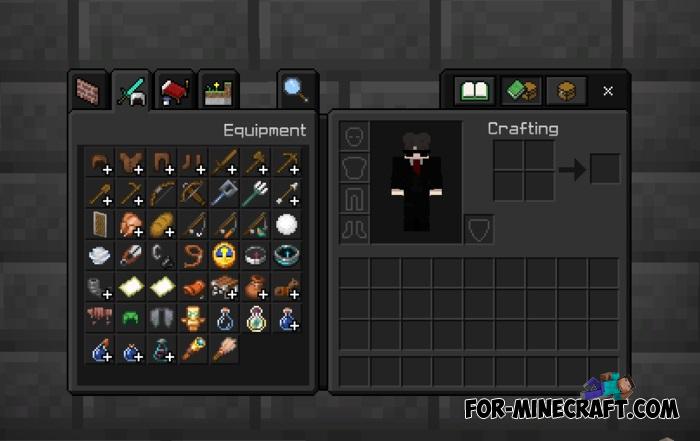Select the white snowball slot

coord(288,224)
